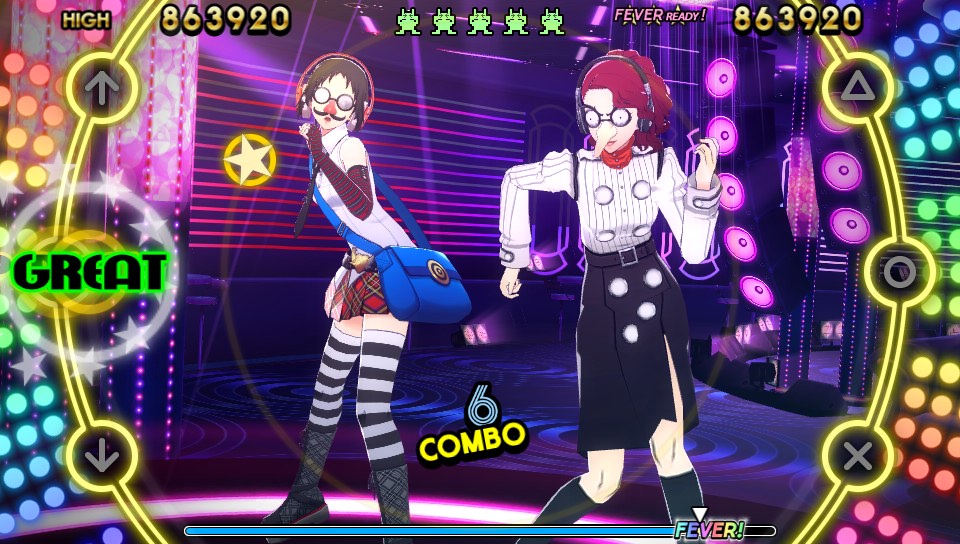This screenshot has height=544, width=960.
Task: Tap the cross note target
Action: [x=858, y=457]
